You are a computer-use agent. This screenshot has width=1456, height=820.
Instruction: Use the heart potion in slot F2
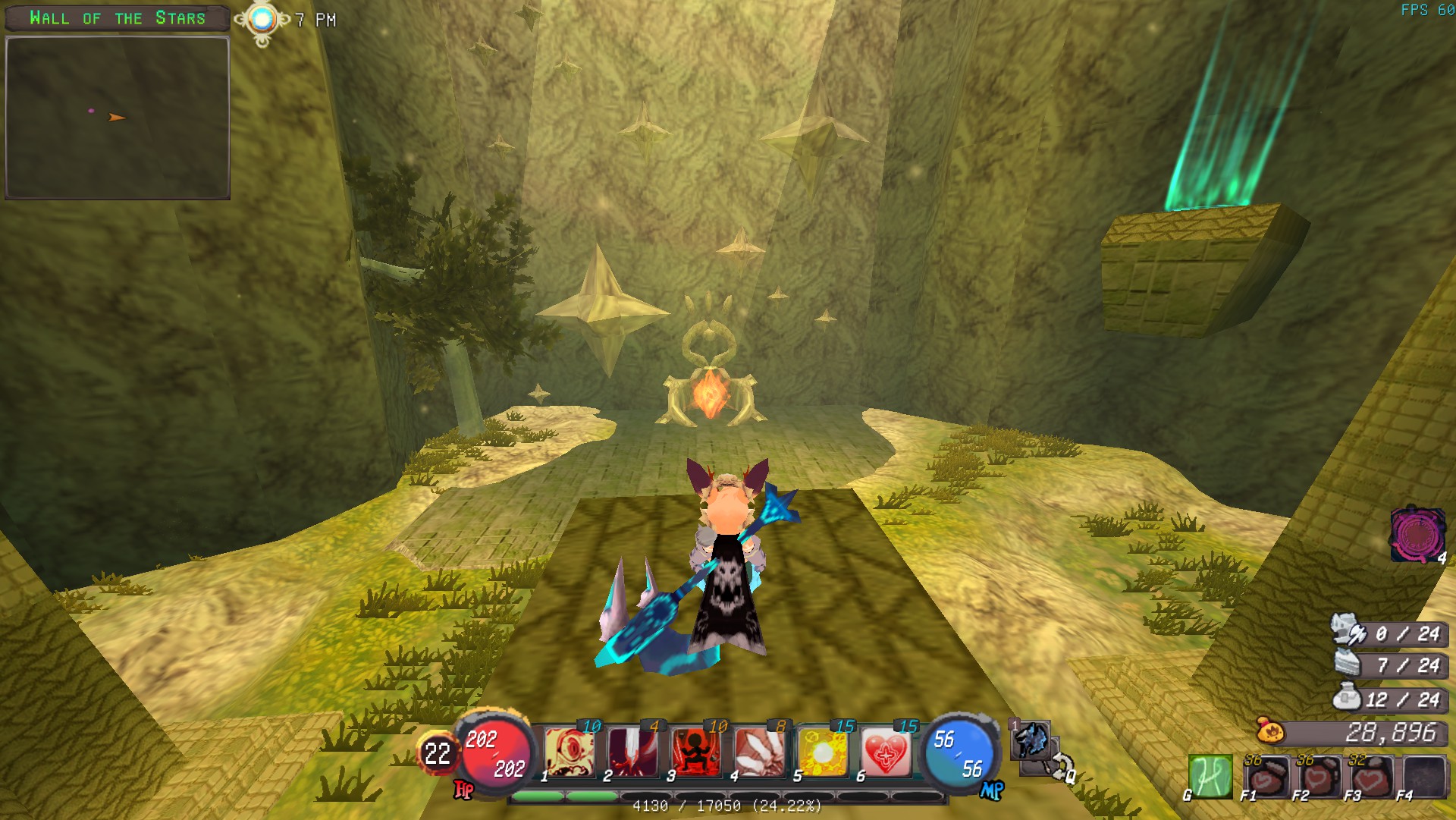(1319, 776)
